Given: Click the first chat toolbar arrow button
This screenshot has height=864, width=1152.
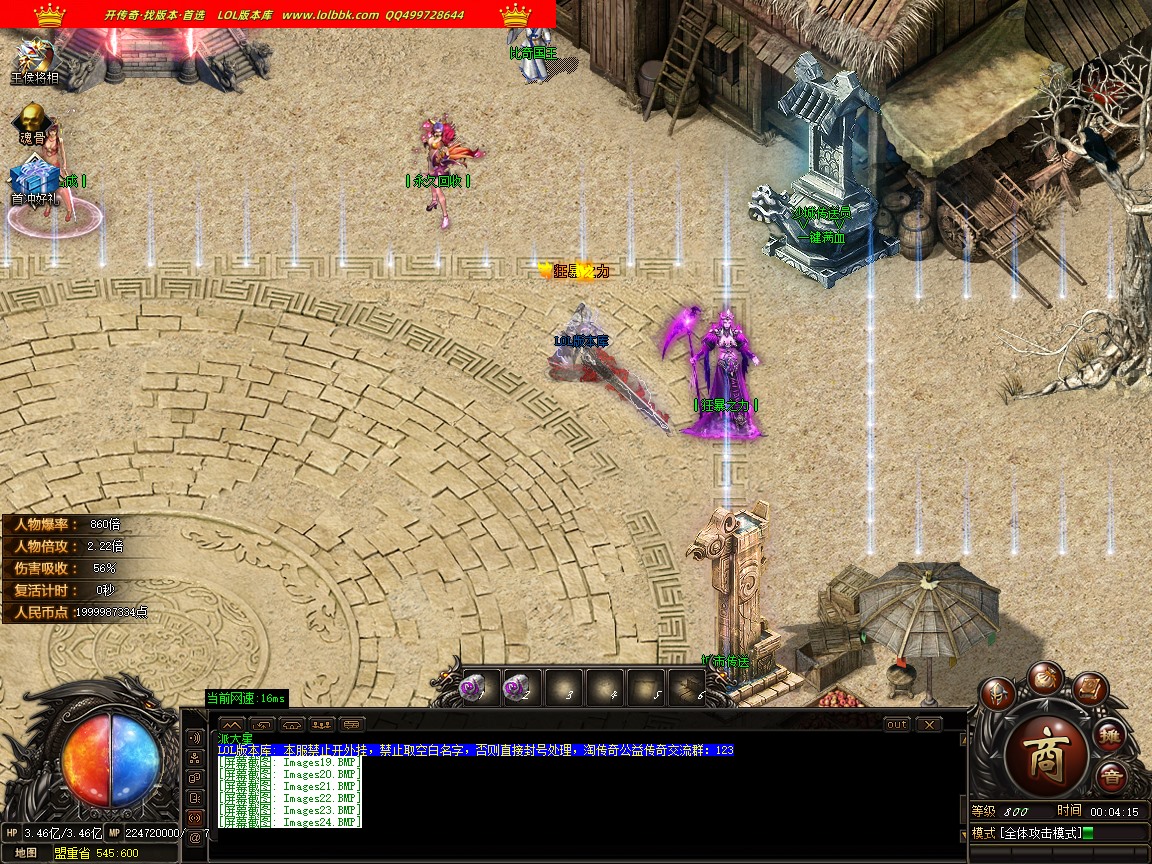Looking at the screenshot, I should [x=231, y=724].
